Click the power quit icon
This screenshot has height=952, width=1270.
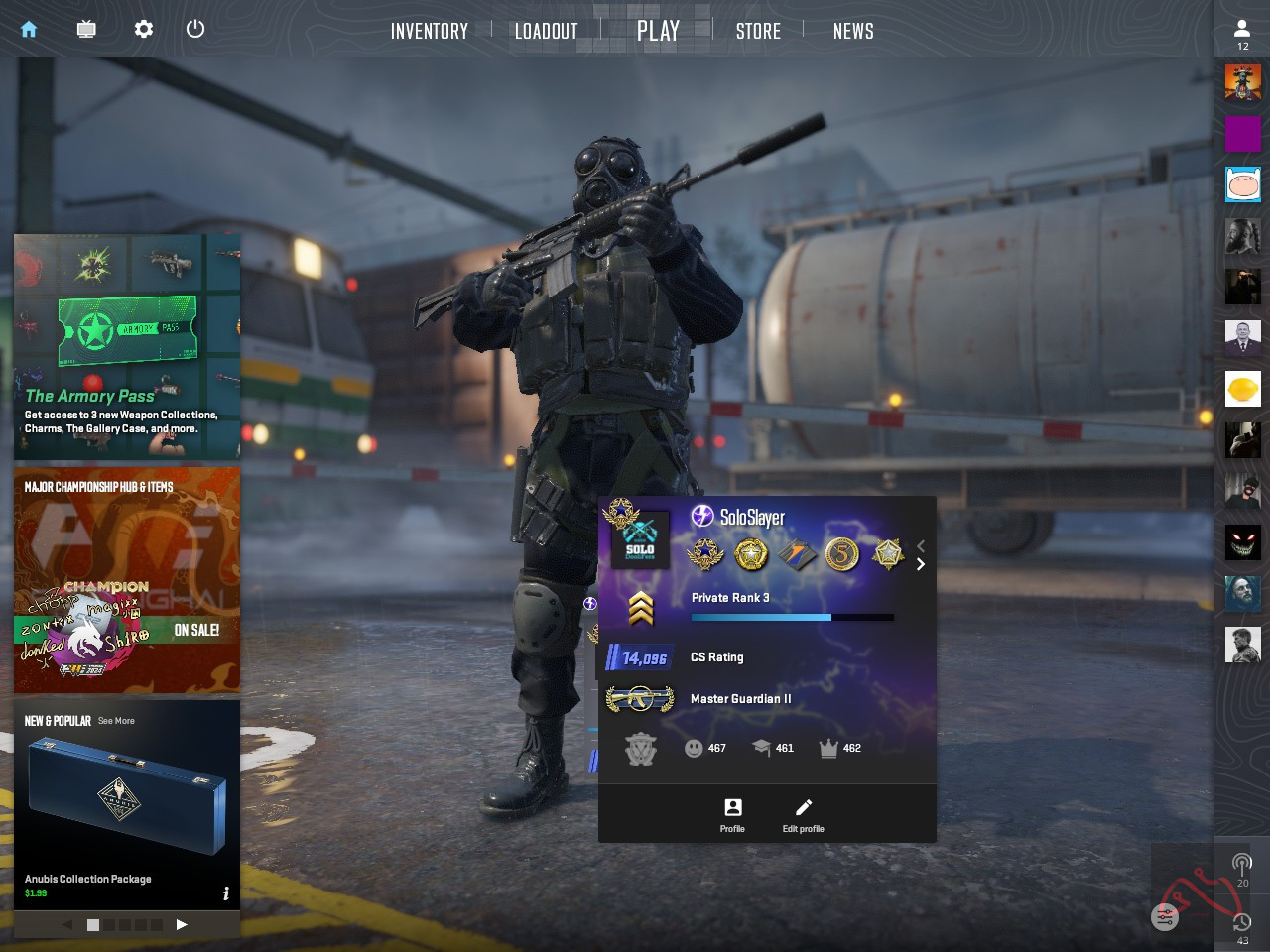[195, 30]
